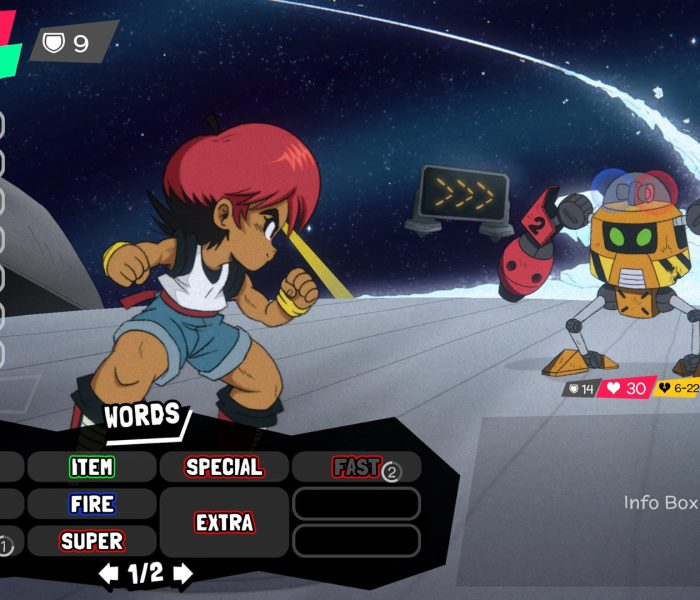Screen dimensions: 700x600
Task: Select the FIRE word button
Action: pyautogui.click(x=92, y=504)
